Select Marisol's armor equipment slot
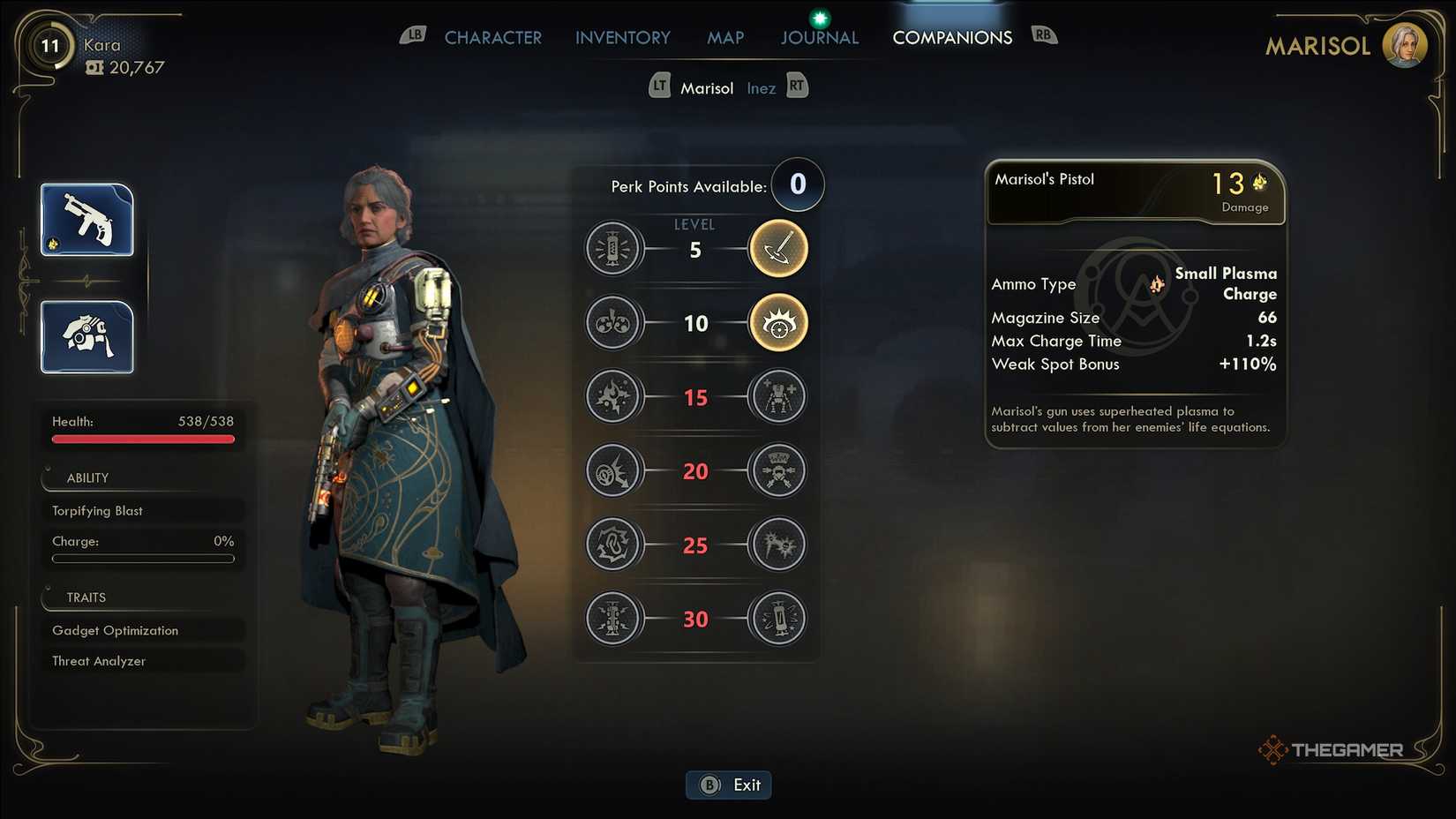The height and width of the screenshot is (819, 1456). tap(87, 337)
